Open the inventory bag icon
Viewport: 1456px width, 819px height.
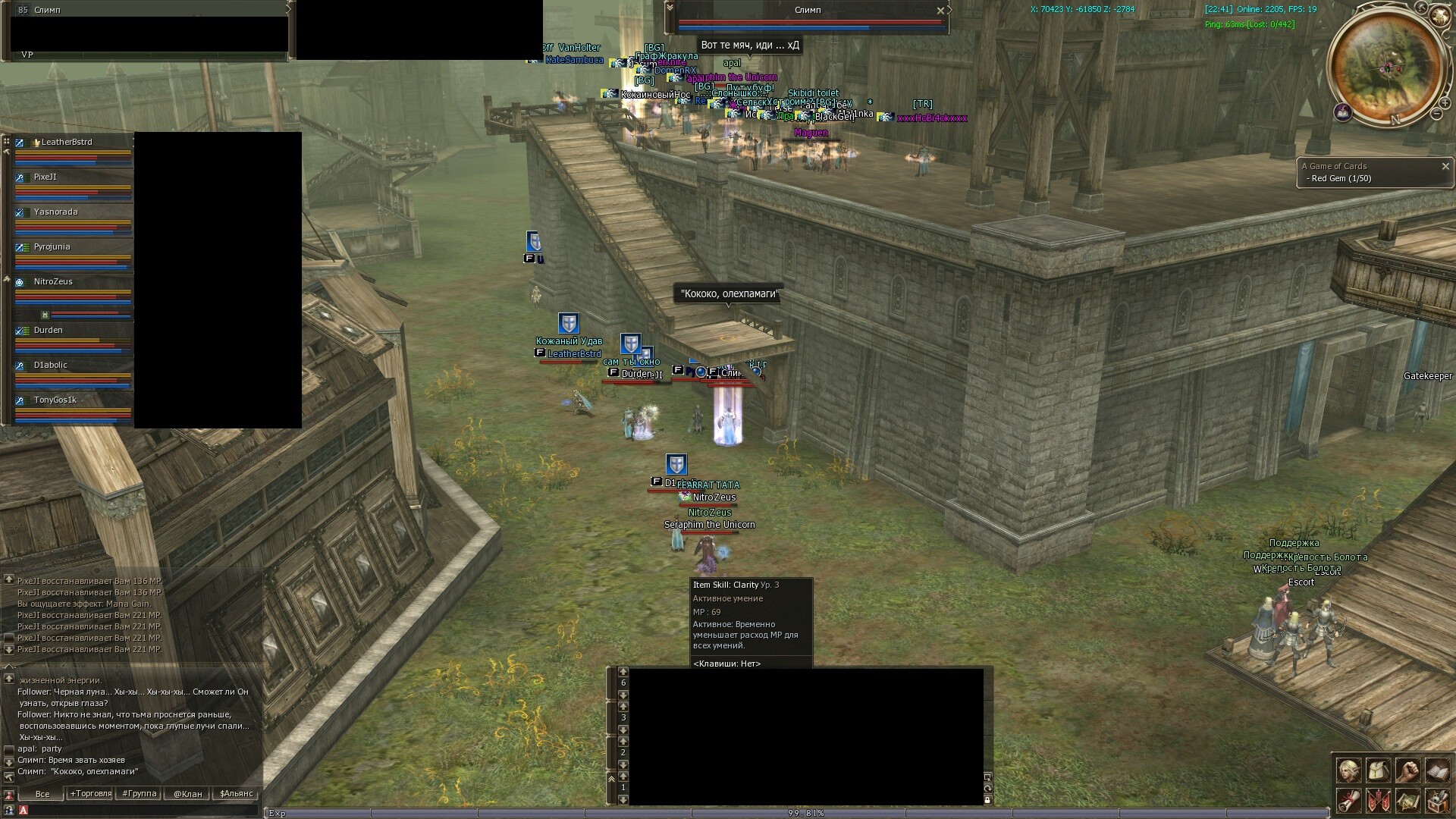(x=1378, y=770)
